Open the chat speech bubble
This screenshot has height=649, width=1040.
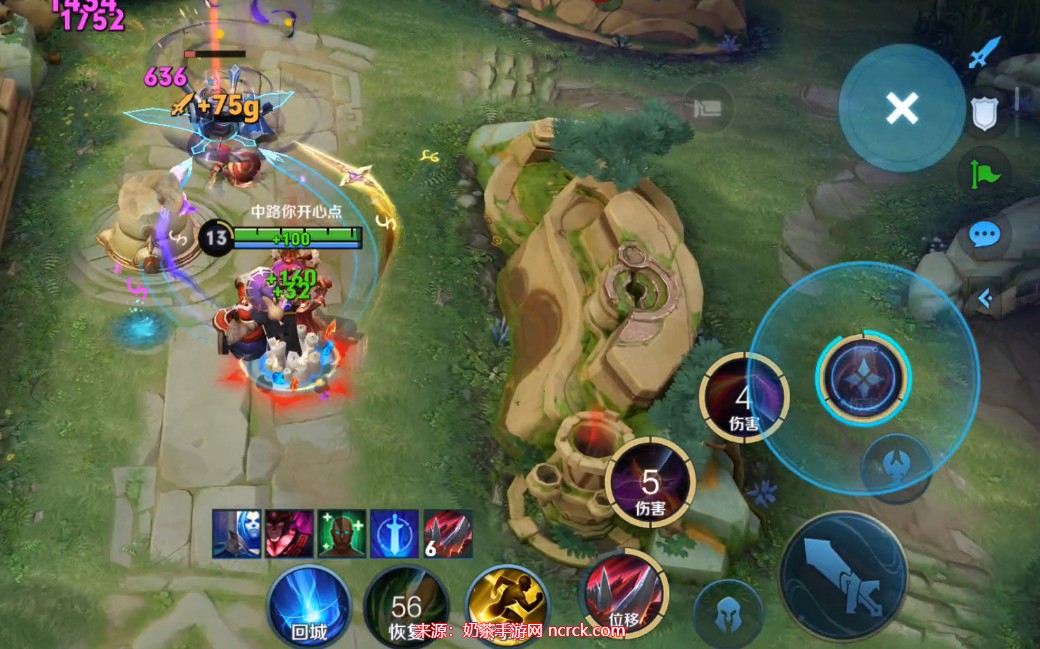(984, 236)
